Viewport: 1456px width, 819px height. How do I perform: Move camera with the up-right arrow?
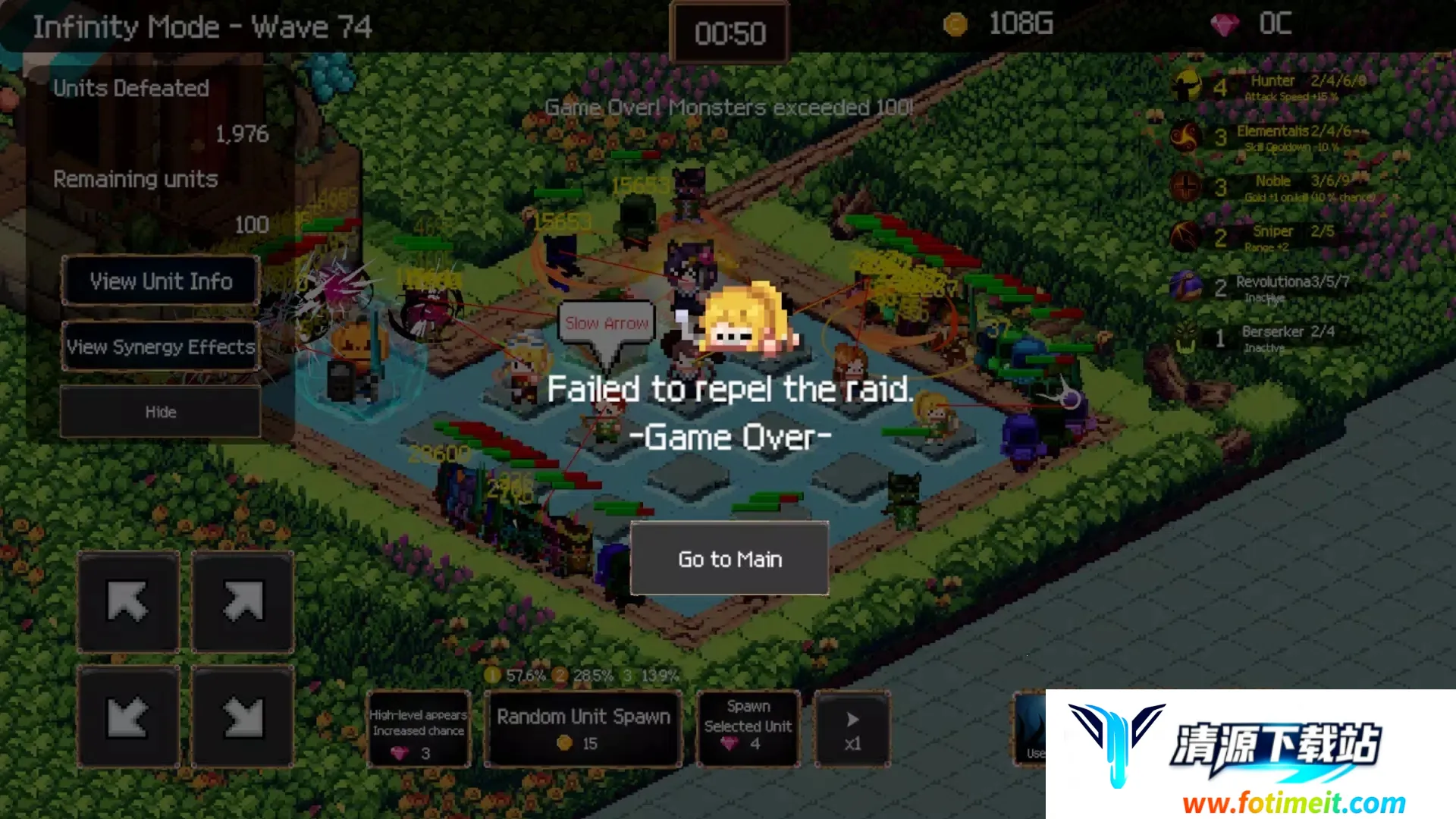243,602
